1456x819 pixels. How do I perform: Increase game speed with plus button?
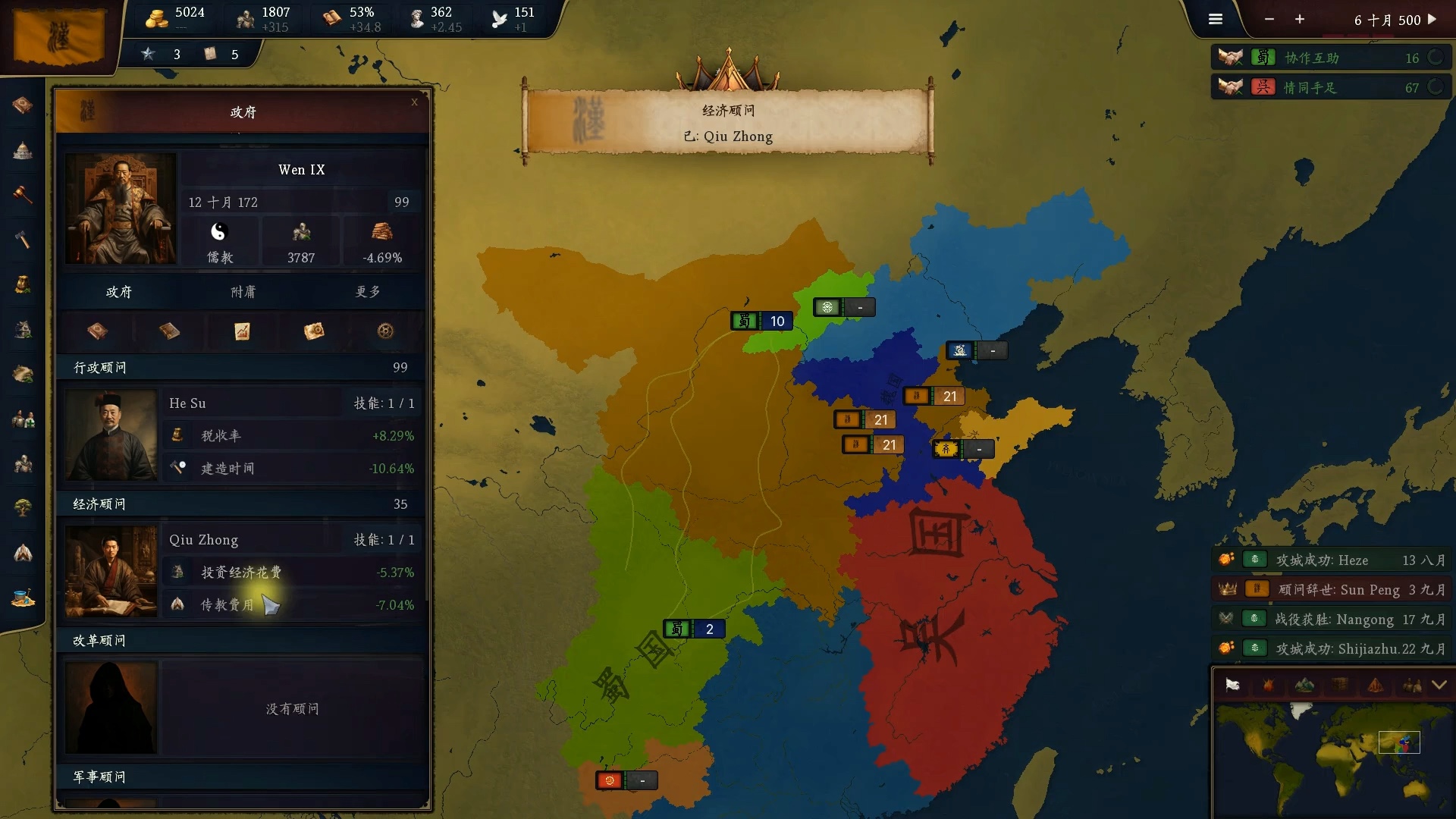(1300, 20)
